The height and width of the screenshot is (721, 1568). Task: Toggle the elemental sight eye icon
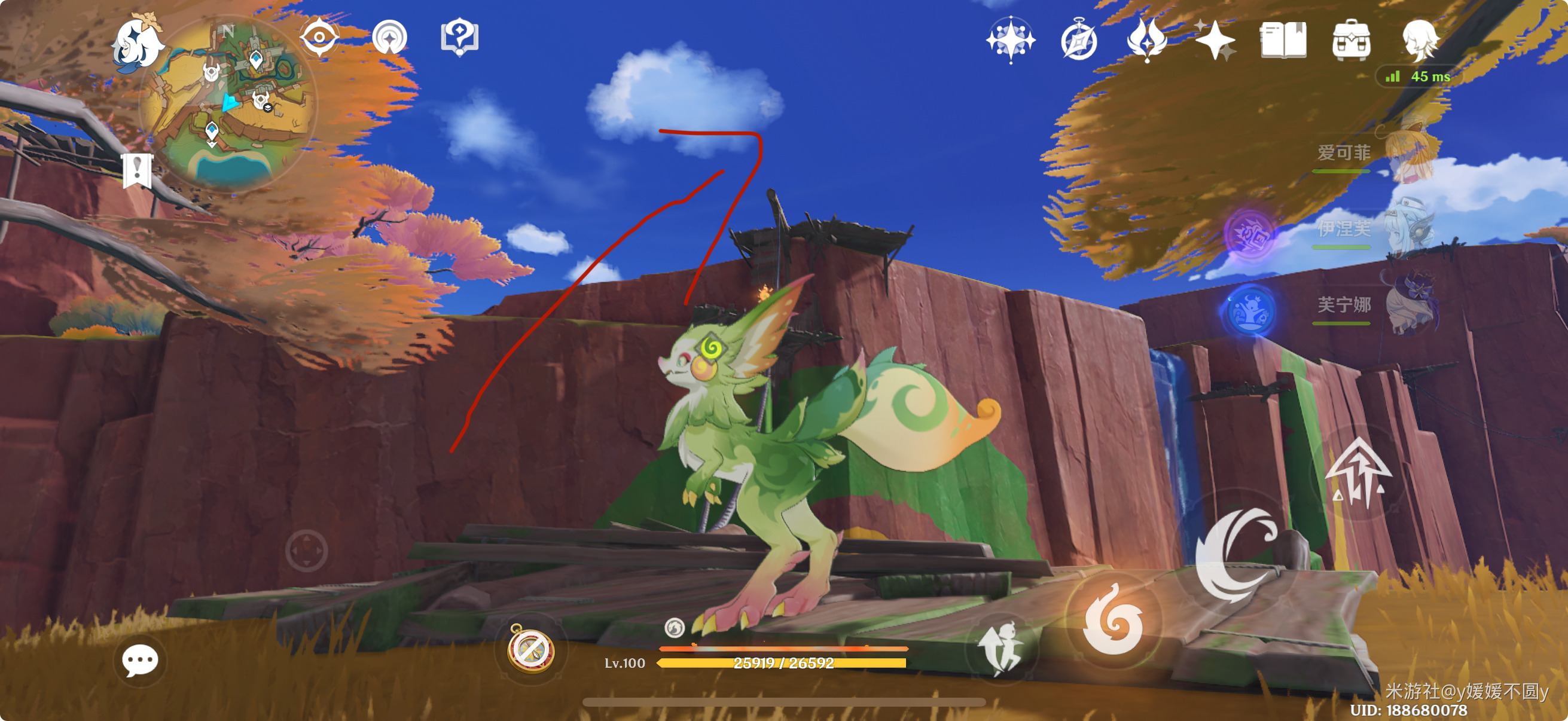coord(319,38)
